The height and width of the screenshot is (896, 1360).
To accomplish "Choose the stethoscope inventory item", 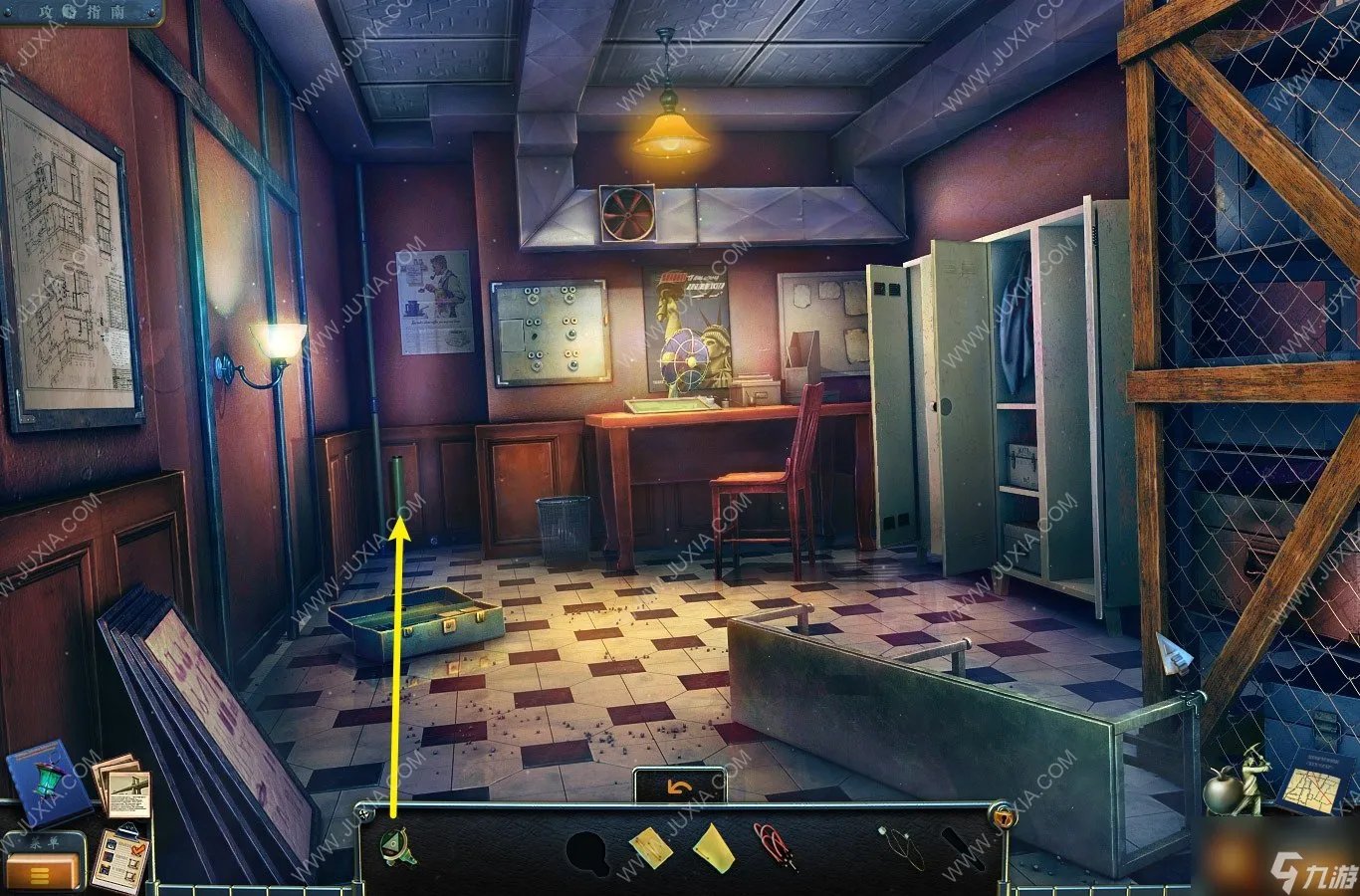I will pyautogui.click(x=900, y=847).
